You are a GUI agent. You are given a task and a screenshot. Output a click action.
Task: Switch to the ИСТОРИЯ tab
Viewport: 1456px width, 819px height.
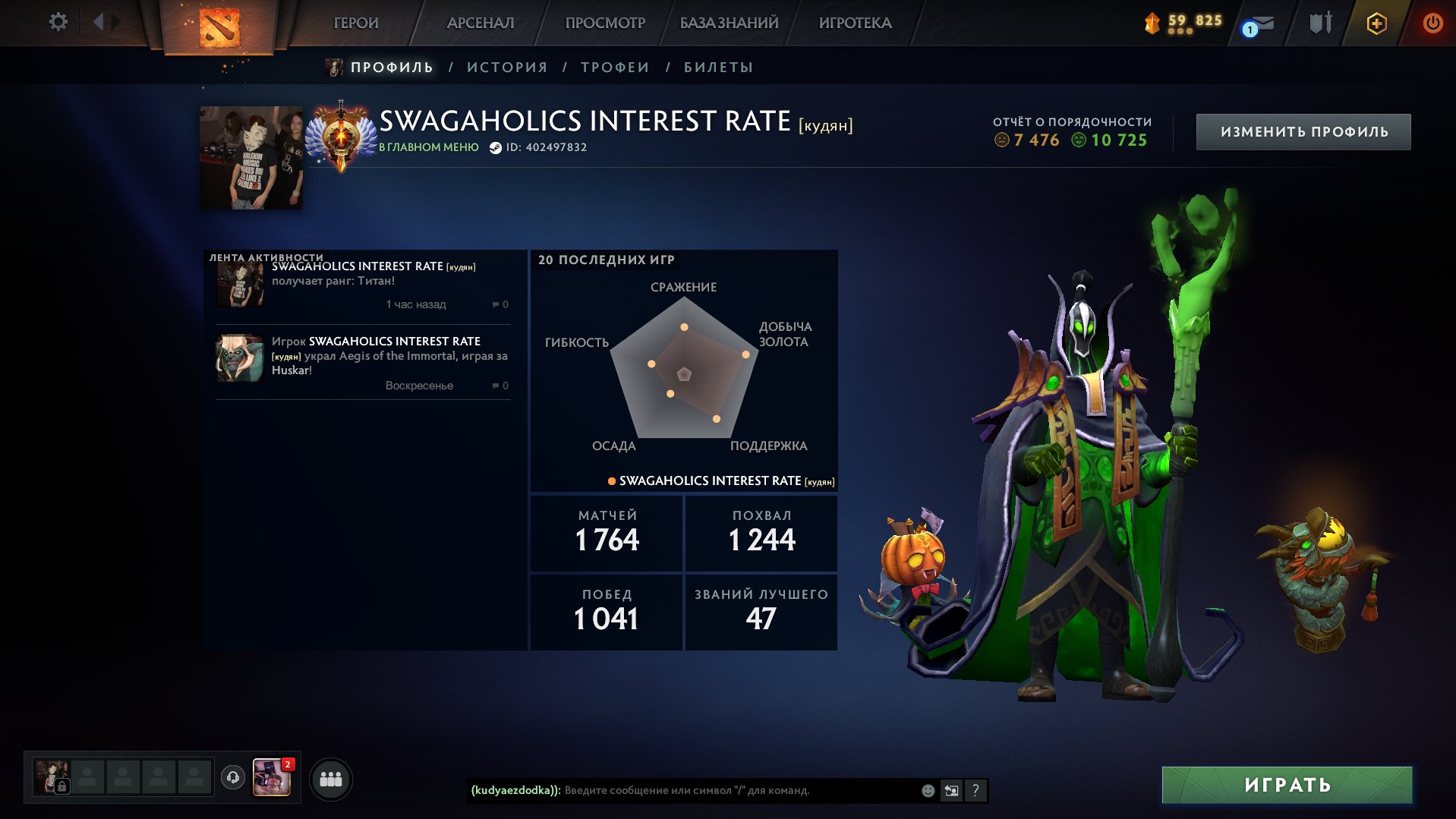coord(510,67)
